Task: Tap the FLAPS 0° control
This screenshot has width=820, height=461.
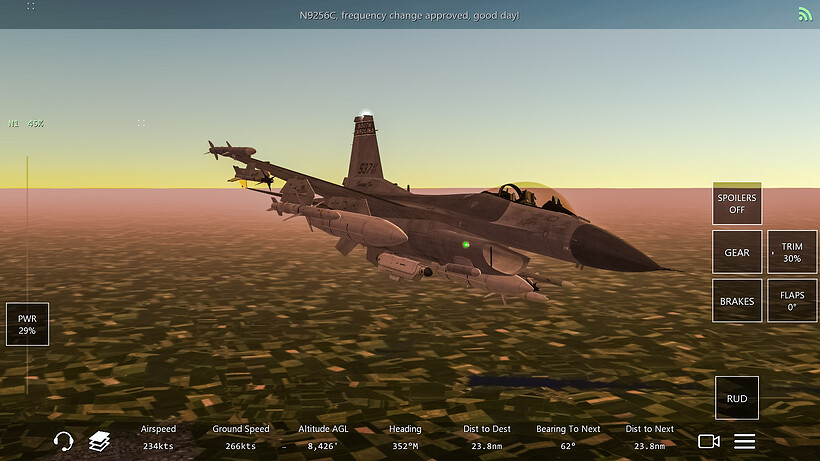Action: pos(792,301)
